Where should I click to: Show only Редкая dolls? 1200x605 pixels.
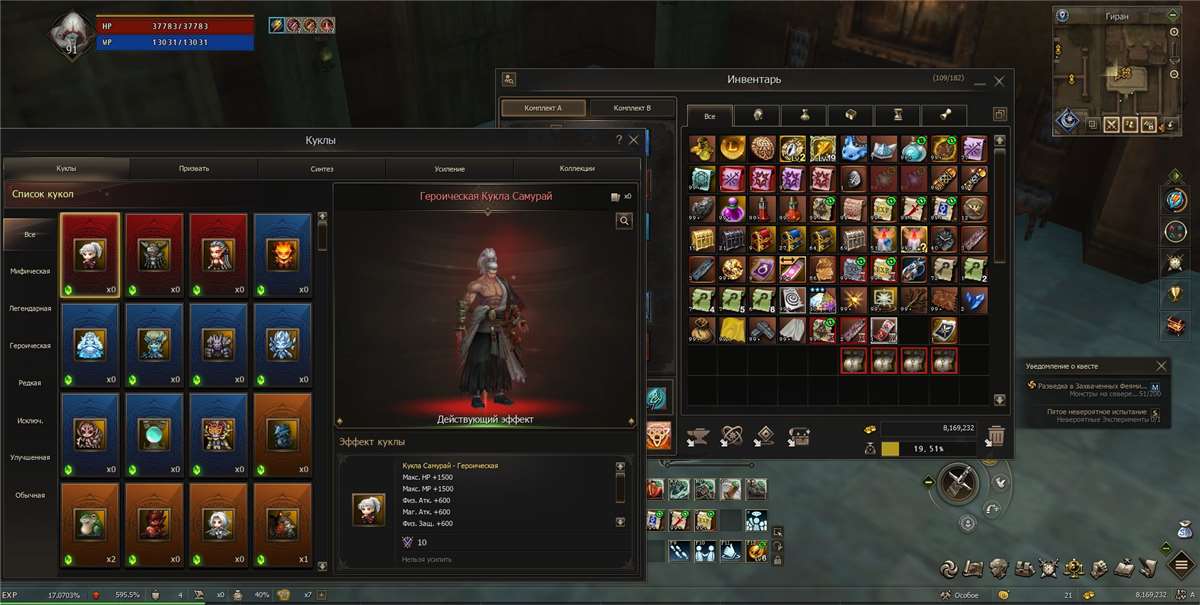(29, 383)
